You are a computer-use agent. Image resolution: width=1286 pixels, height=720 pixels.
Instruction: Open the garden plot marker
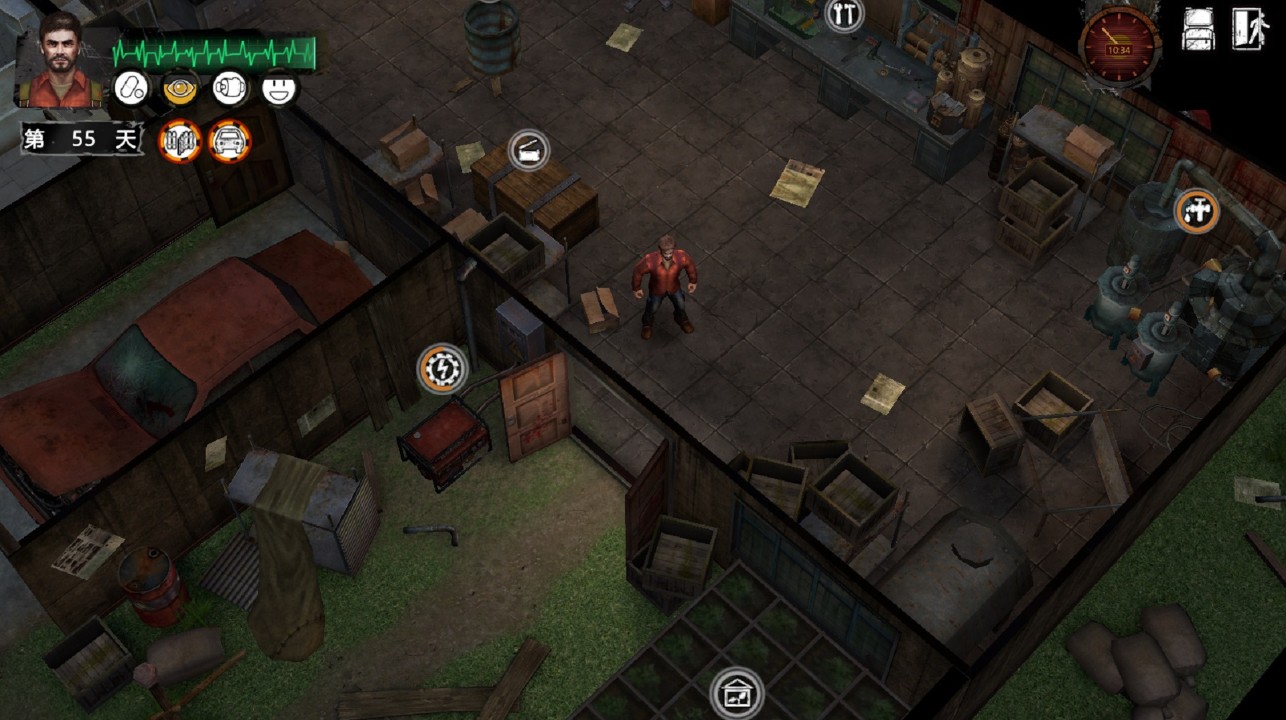tap(737, 692)
